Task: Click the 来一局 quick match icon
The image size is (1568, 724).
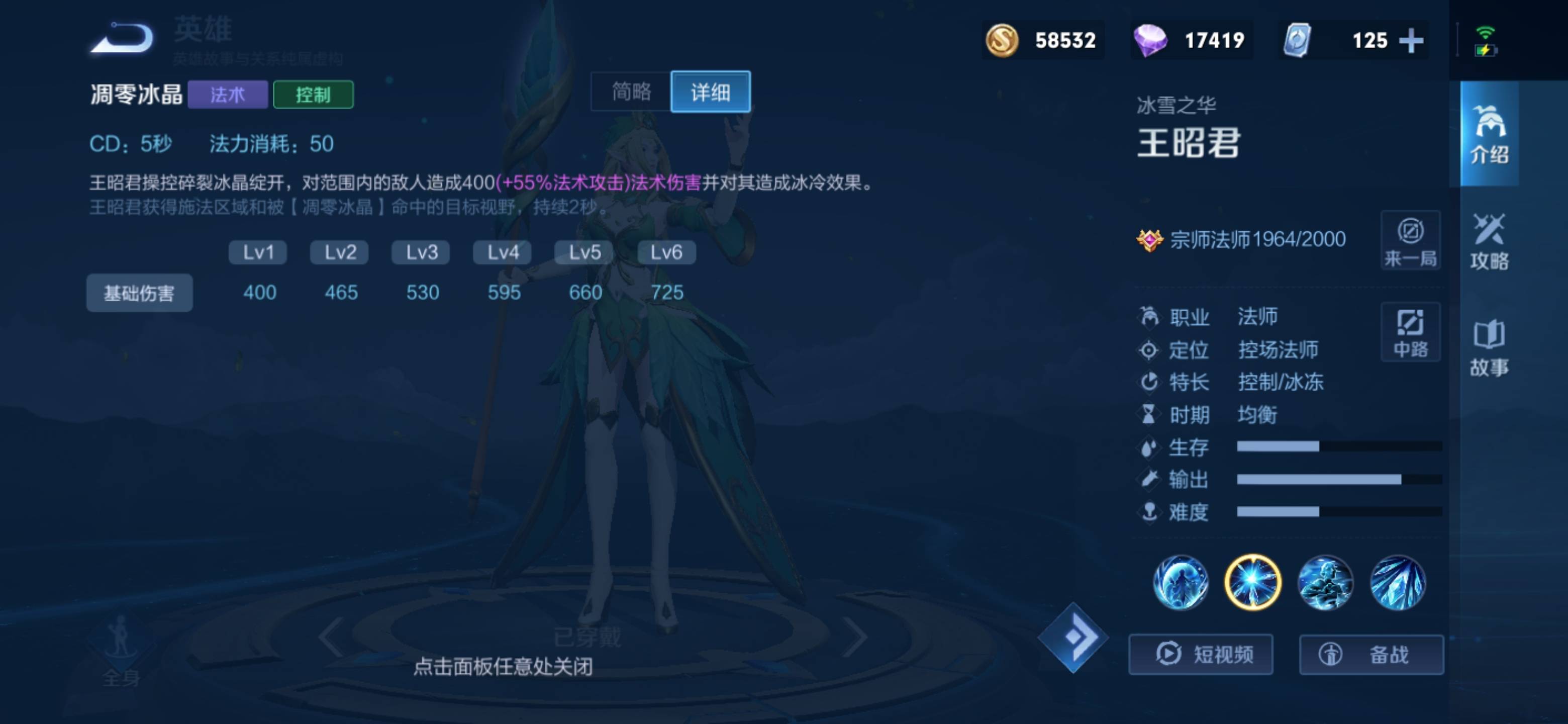Action: (1411, 240)
